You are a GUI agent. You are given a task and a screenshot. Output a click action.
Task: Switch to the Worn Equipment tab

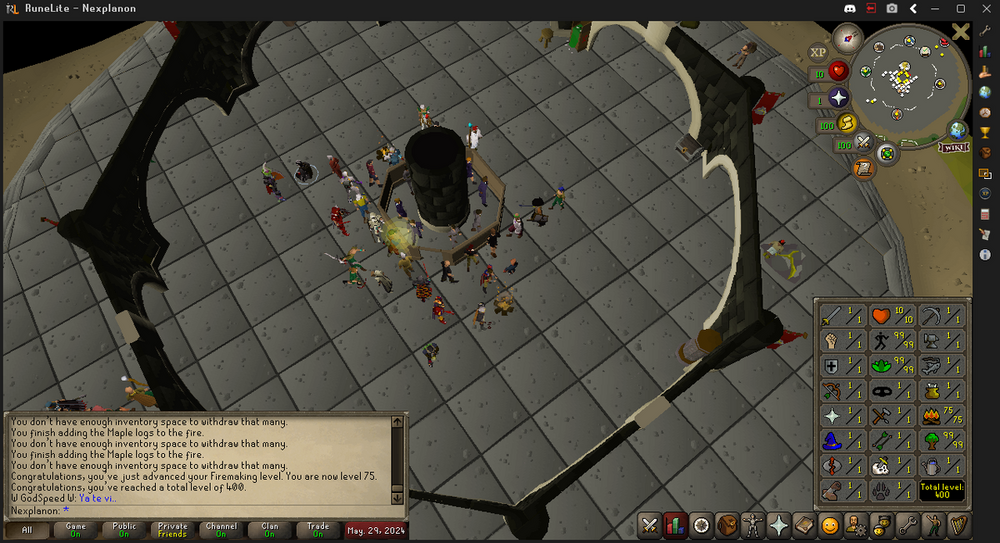coord(753,525)
